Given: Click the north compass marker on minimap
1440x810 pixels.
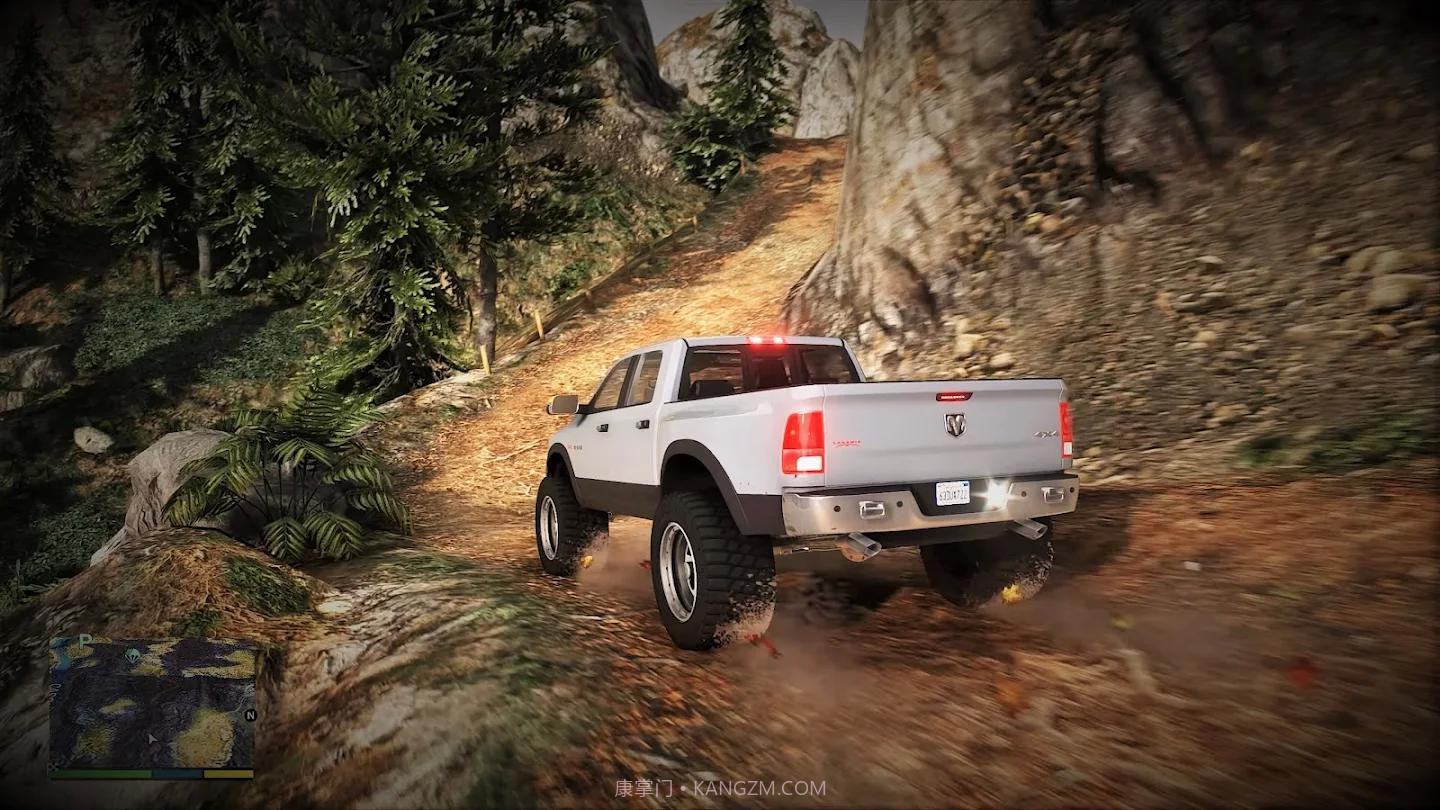Looking at the screenshot, I should click(x=250, y=715).
